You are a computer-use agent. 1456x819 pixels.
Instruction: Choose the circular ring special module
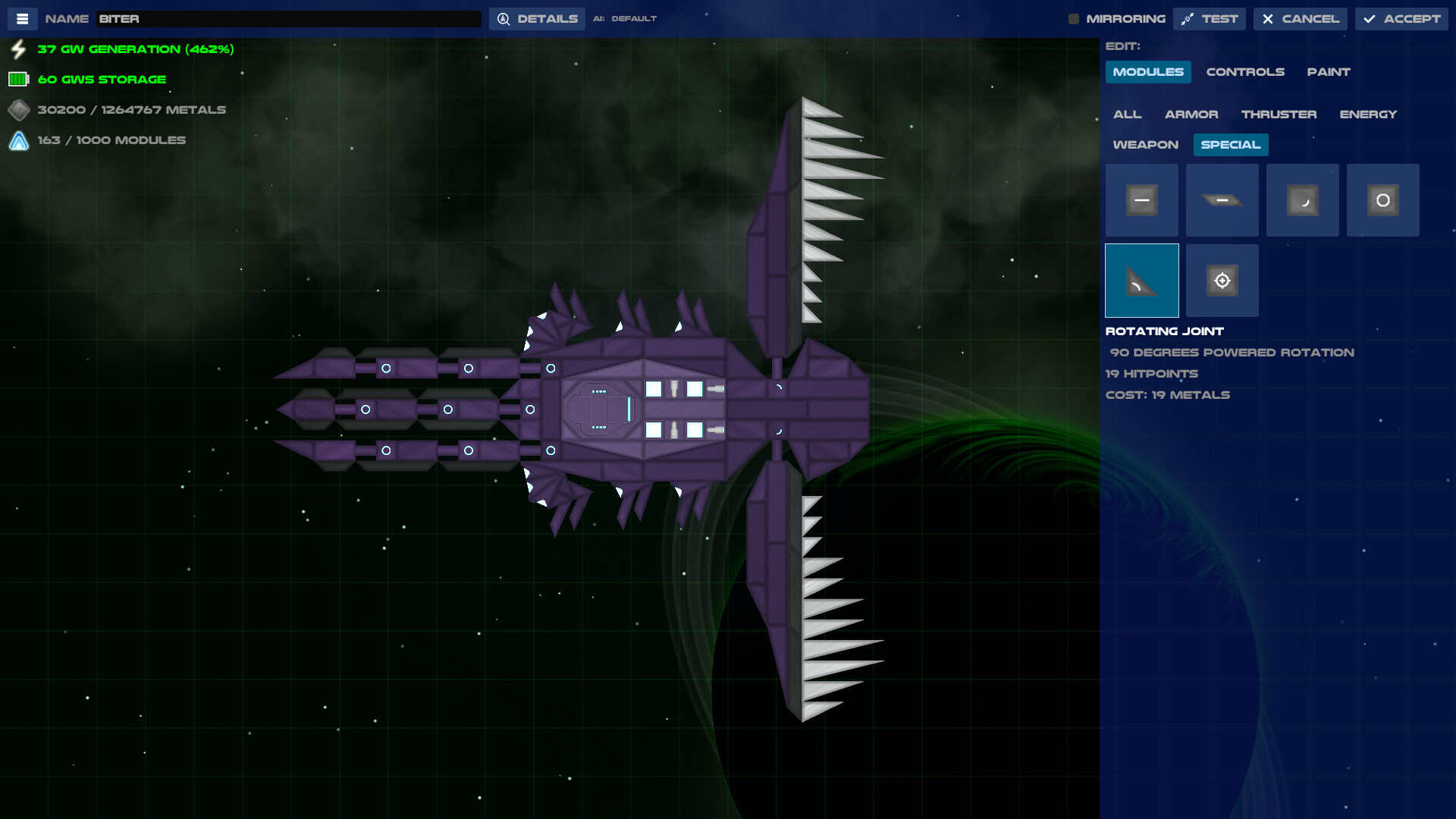point(1382,199)
